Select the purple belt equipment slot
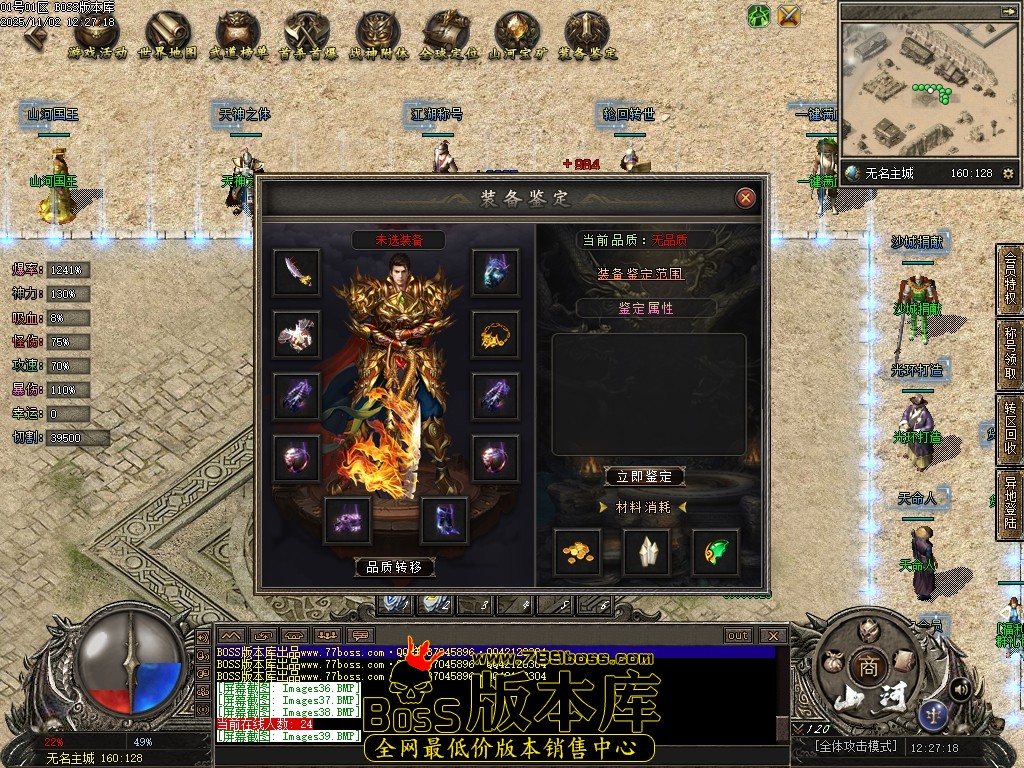 pos(347,520)
